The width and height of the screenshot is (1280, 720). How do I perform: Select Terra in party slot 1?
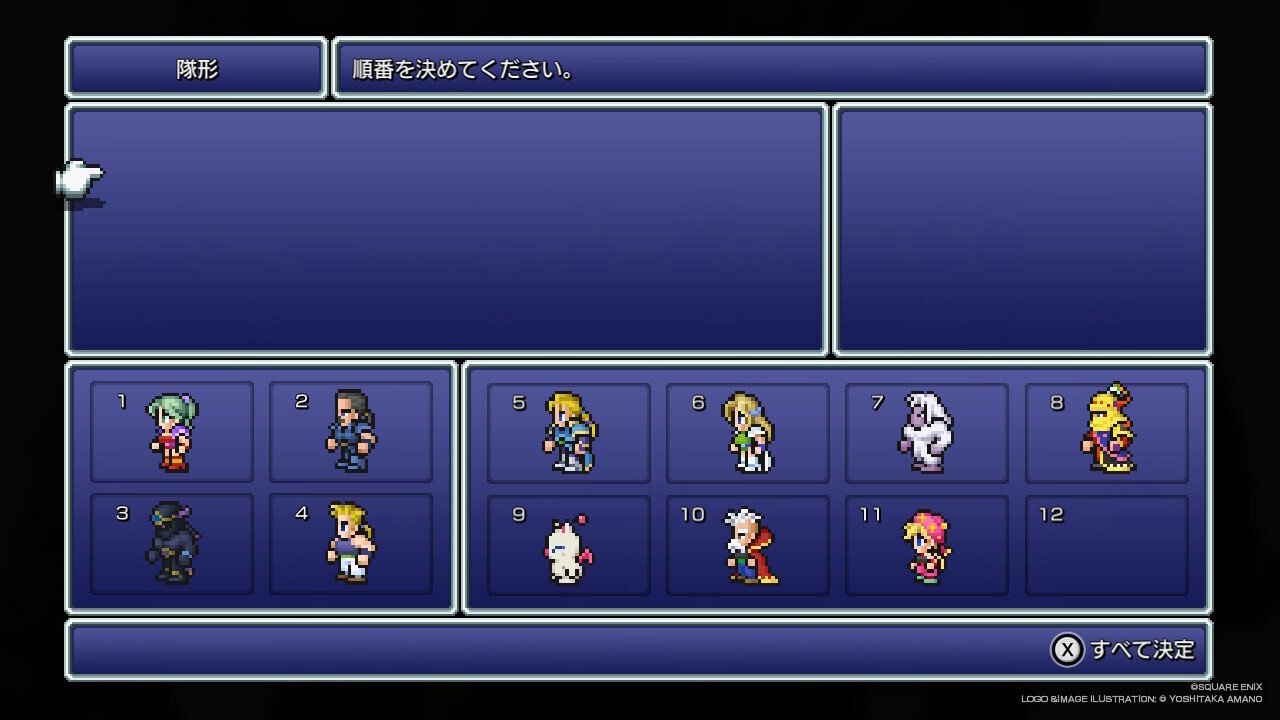(170, 430)
